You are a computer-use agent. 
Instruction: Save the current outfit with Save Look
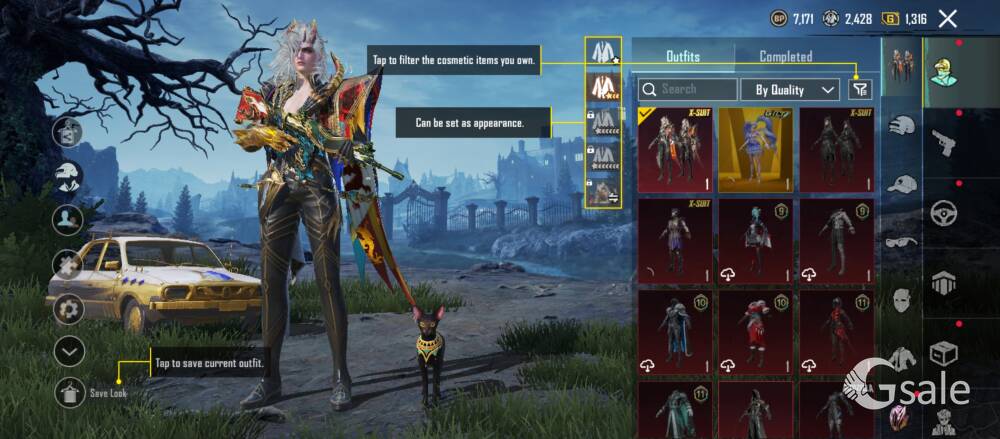(70, 393)
